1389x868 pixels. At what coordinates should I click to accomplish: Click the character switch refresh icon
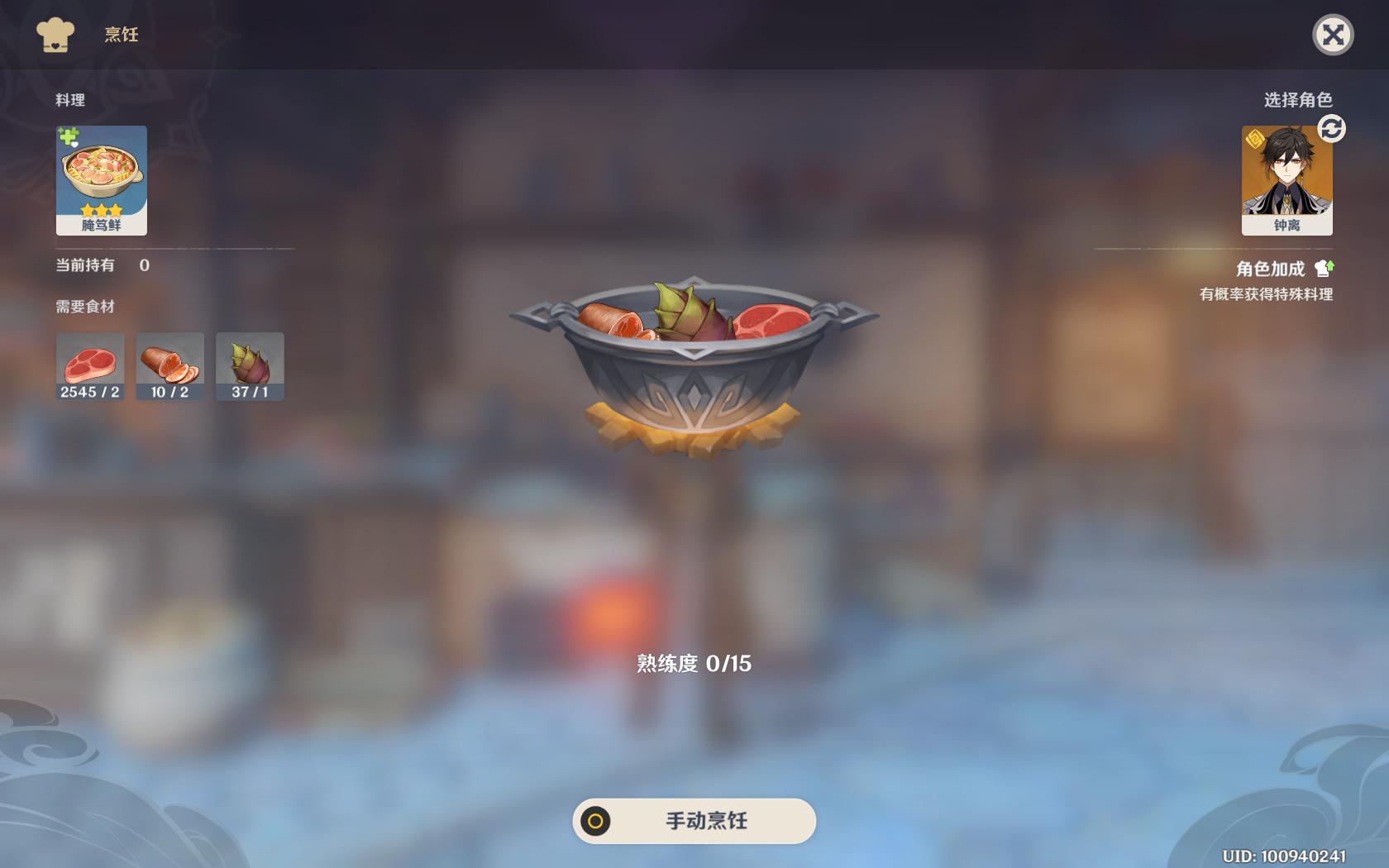coord(1332,128)
